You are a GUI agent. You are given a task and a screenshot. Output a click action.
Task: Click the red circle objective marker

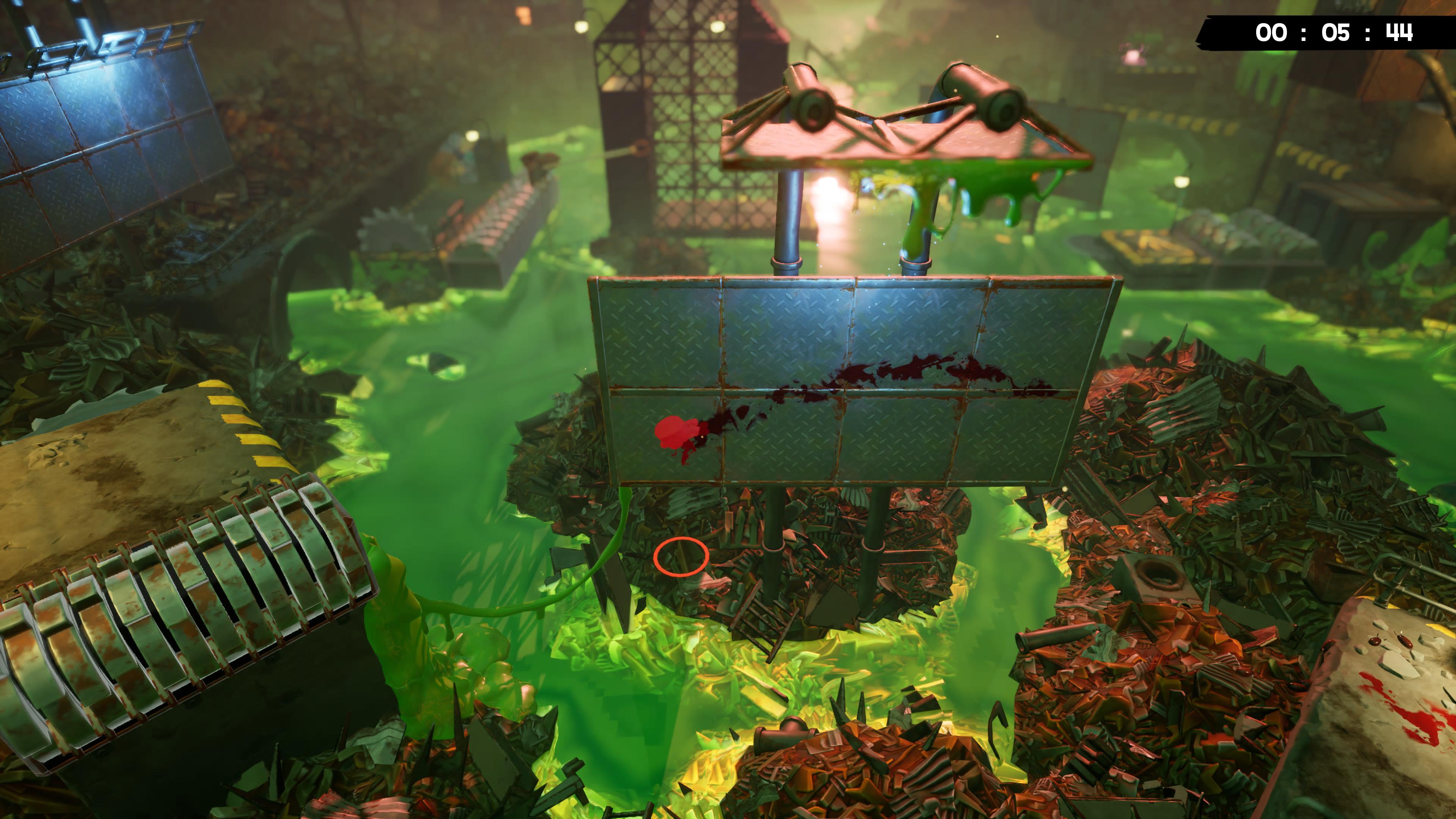click(681, 557)
